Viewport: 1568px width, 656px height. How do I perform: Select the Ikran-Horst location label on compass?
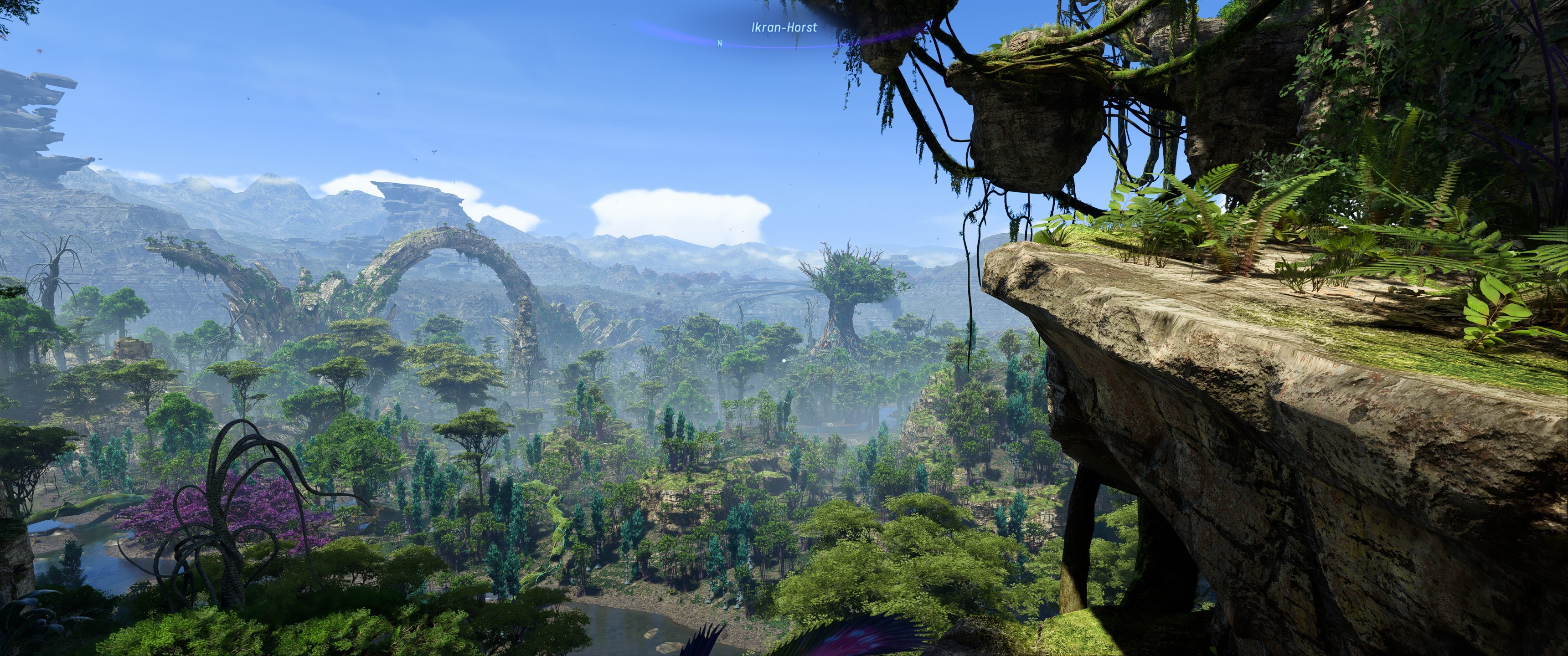(784, 27)
